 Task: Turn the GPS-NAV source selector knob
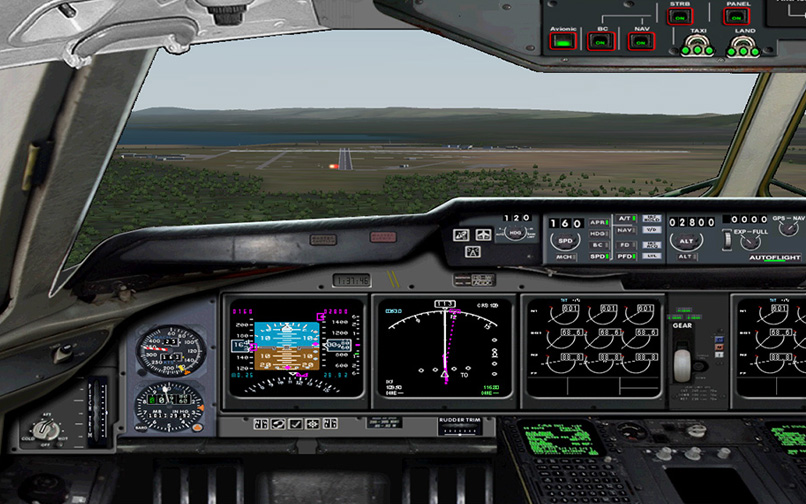[790, 229]
